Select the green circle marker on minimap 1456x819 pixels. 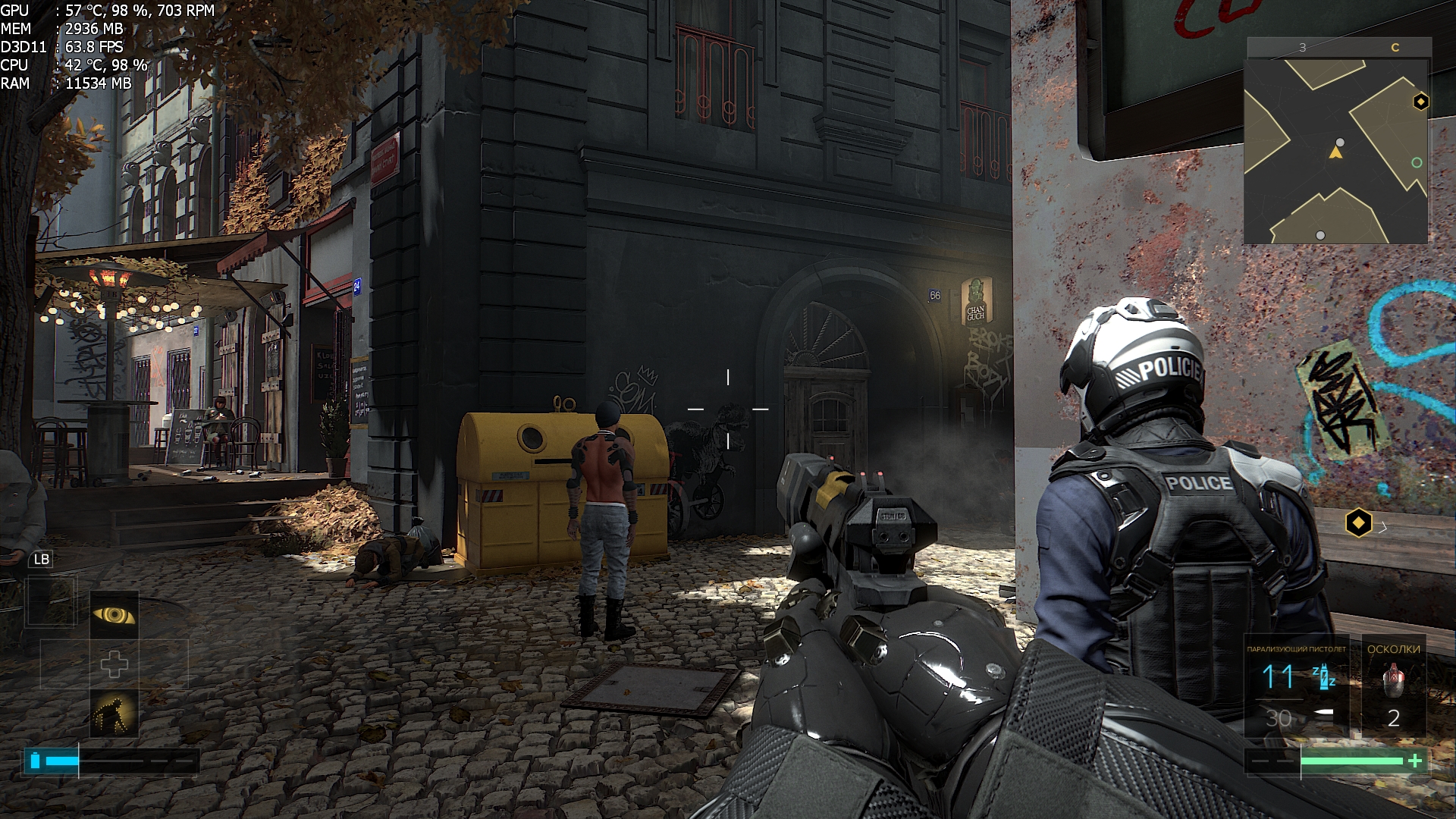[x=1417, y=163]
